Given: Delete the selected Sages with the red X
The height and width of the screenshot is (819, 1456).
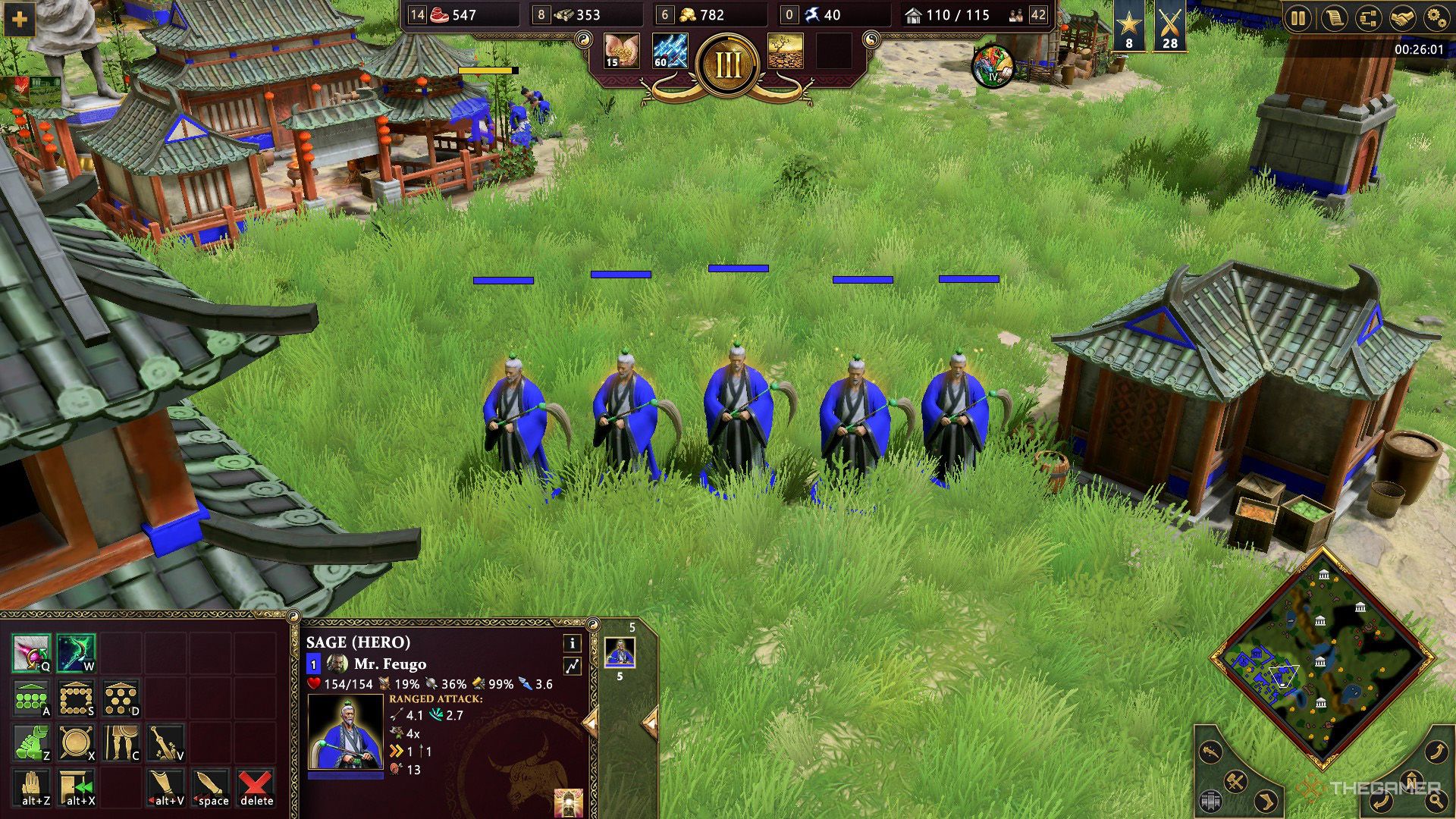Looking at the screenshot, I should pyautogui.click(x=256, y=786).
